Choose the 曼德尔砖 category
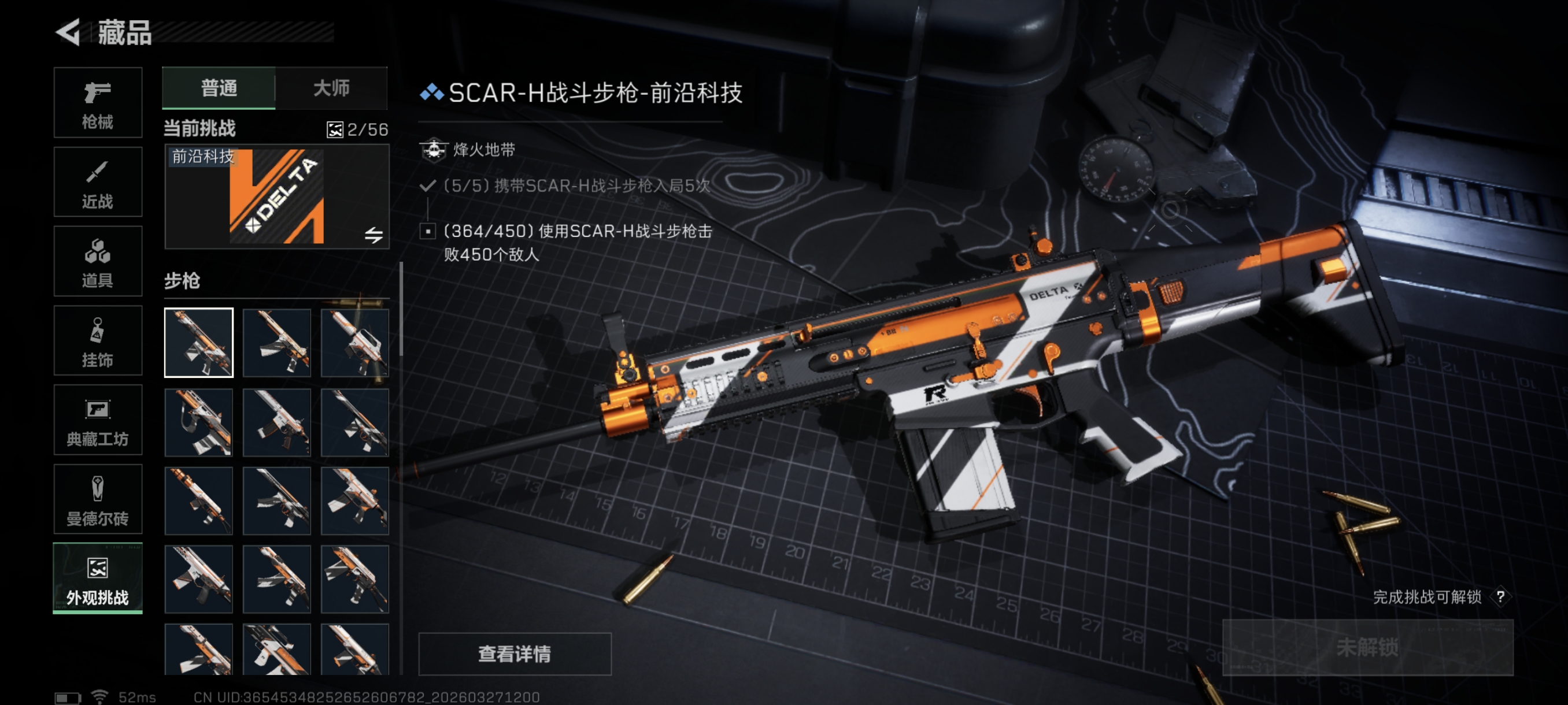The height and width of the screenshot is (705, 1568). pyautogui.click(x=97, y=499)
